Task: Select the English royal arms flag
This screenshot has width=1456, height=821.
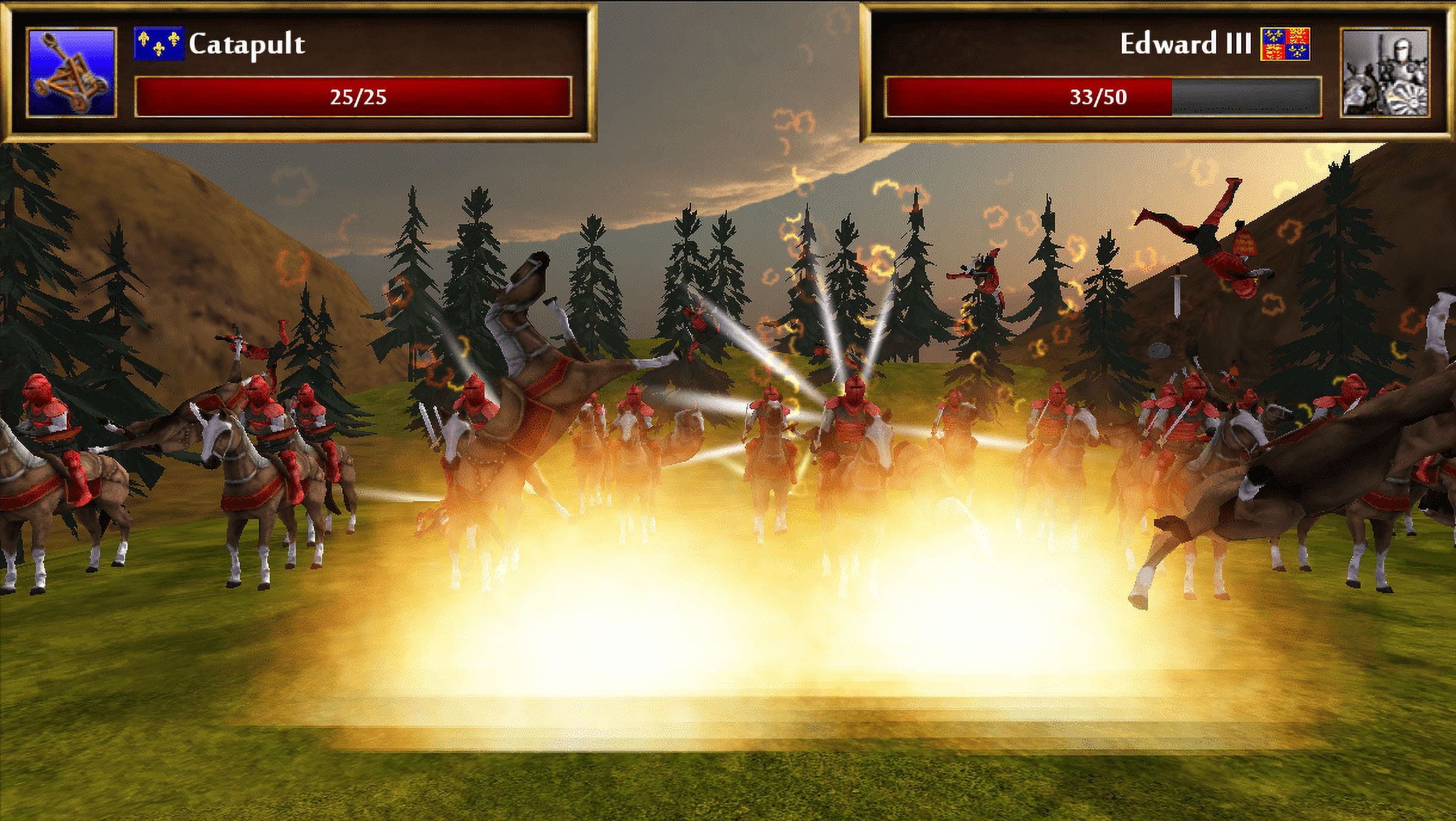Action: click(x=1285, y=44)
